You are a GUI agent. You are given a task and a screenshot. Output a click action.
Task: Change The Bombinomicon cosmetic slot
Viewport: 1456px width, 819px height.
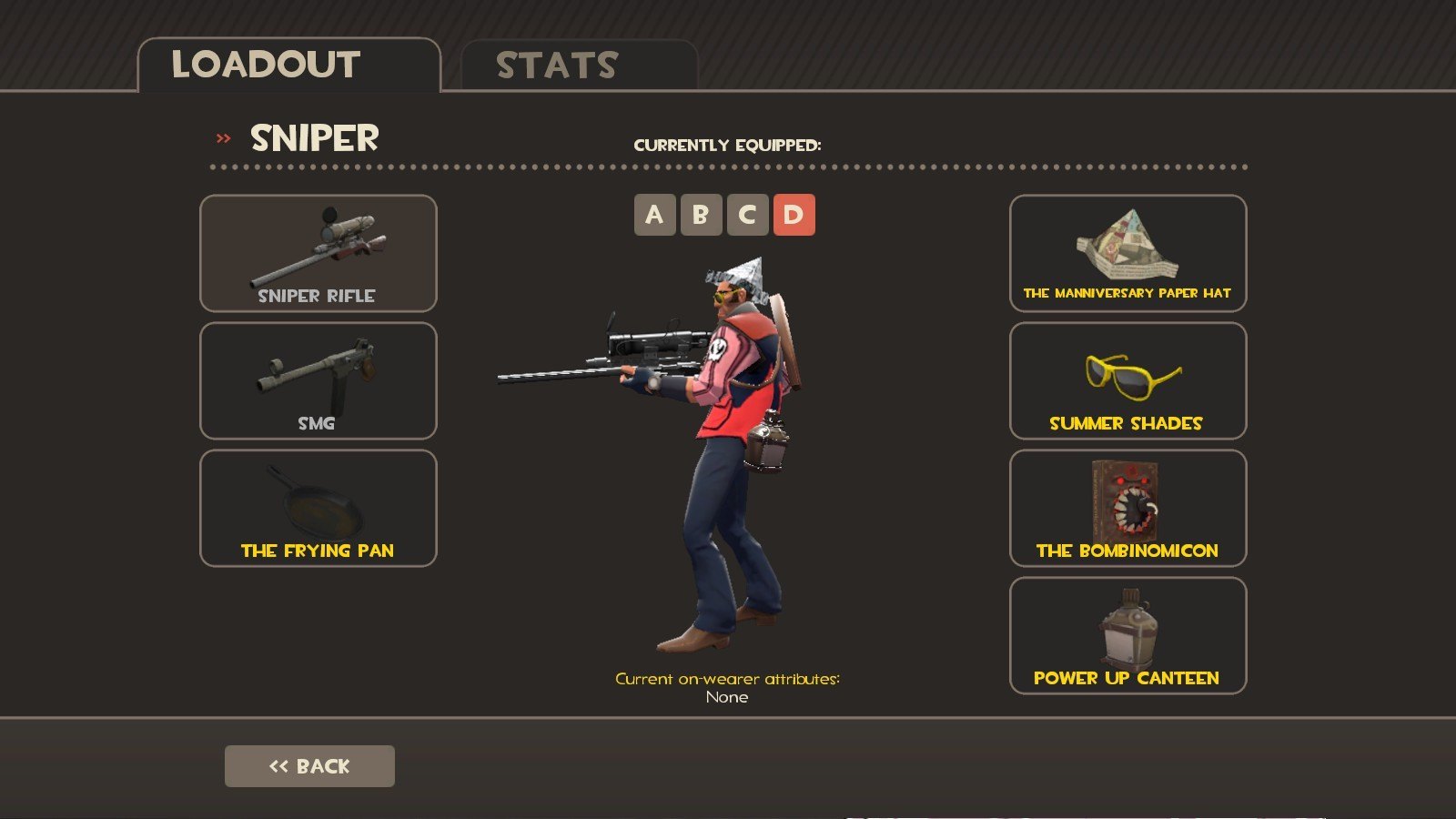[1127, 509]
